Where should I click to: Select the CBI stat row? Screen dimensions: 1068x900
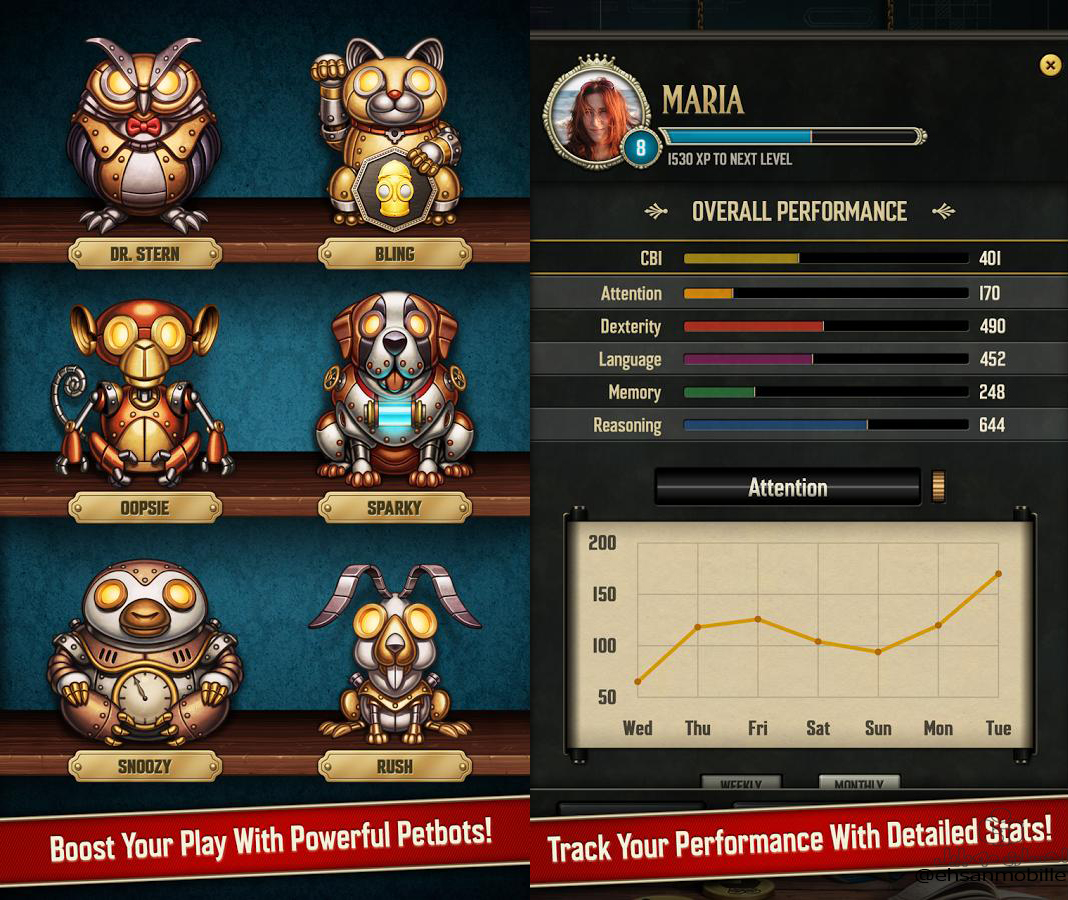(800, 259)
